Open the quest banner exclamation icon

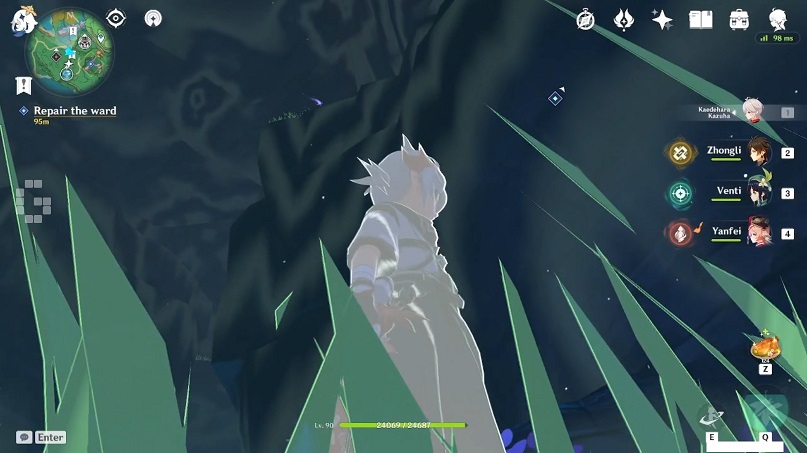[x=24, y=85]
